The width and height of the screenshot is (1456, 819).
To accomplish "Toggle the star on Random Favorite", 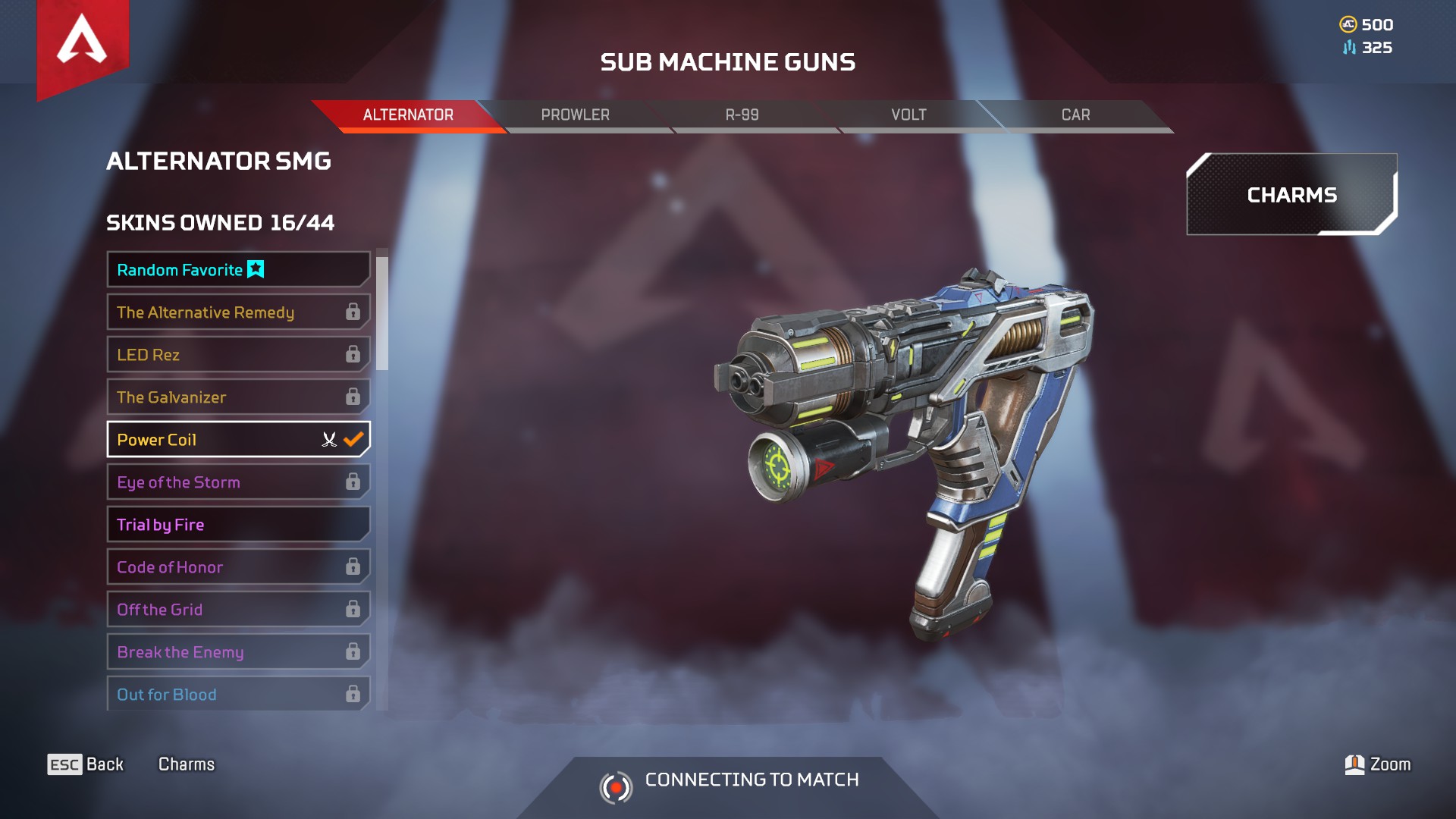I will 256,268.
